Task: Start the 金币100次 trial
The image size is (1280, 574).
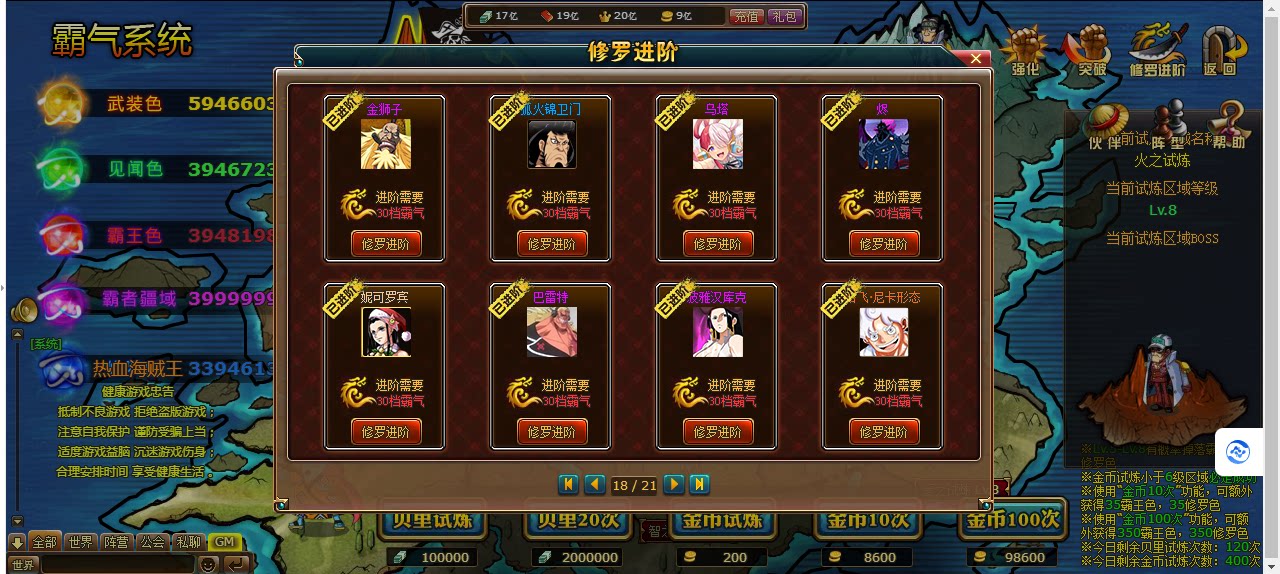Action: (x=1011, y=520)
